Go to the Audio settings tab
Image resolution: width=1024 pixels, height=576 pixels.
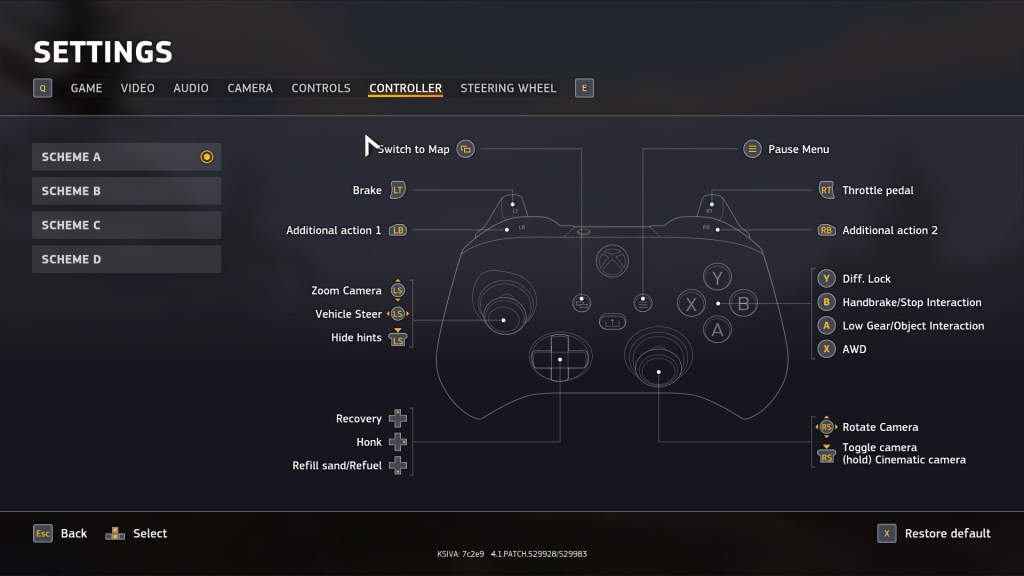pos(191,88)
